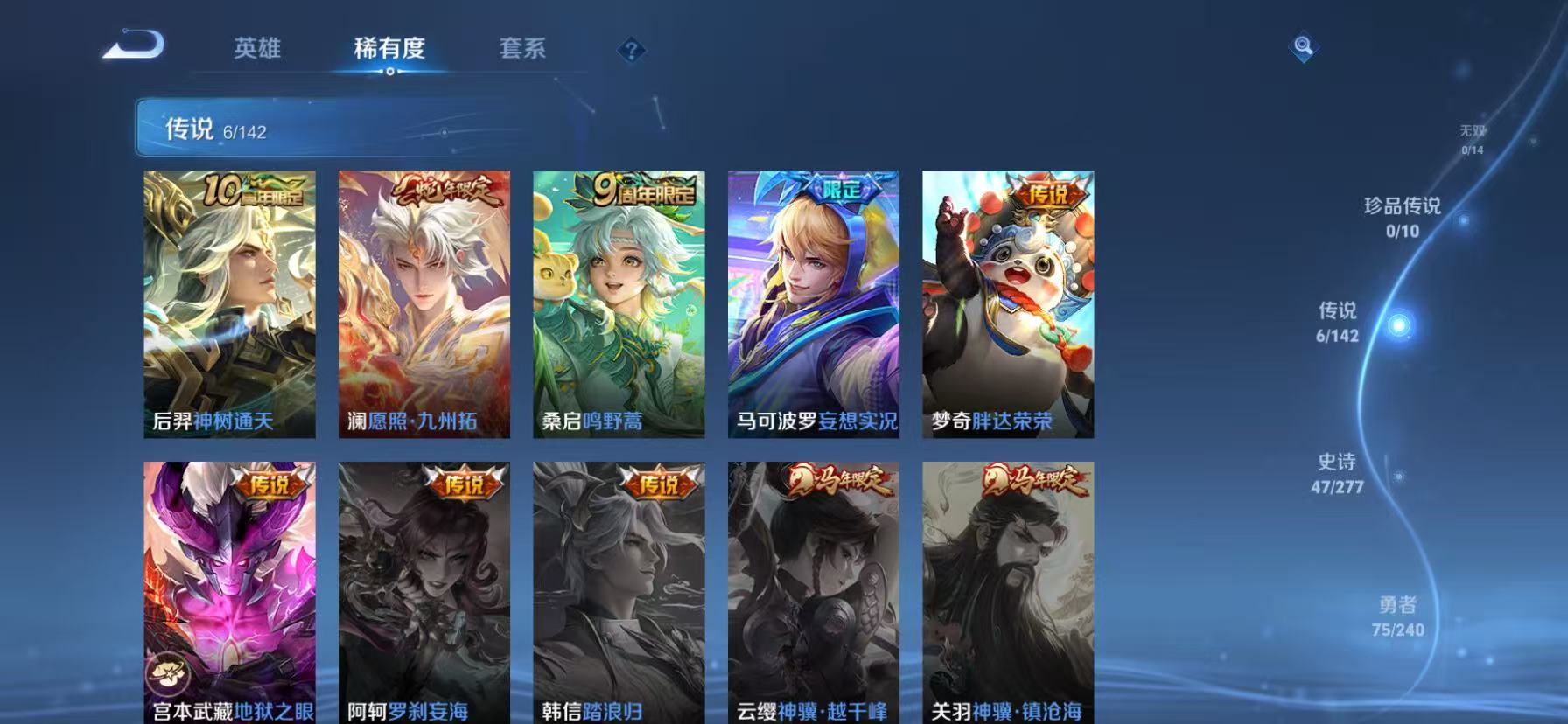The height and width of the screenshot is (724, 1568).
Task: Click the glowing 传说 node on progress path
Action: (x=1399, y=324)
